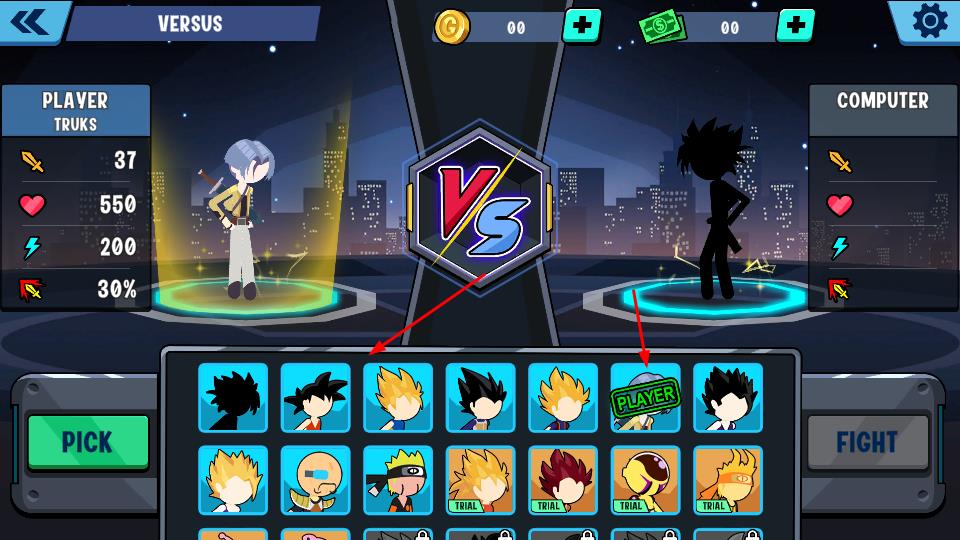Start the match with the FIGHT button
This screenshot has height=540, width=960.
(x=866, y=442)
